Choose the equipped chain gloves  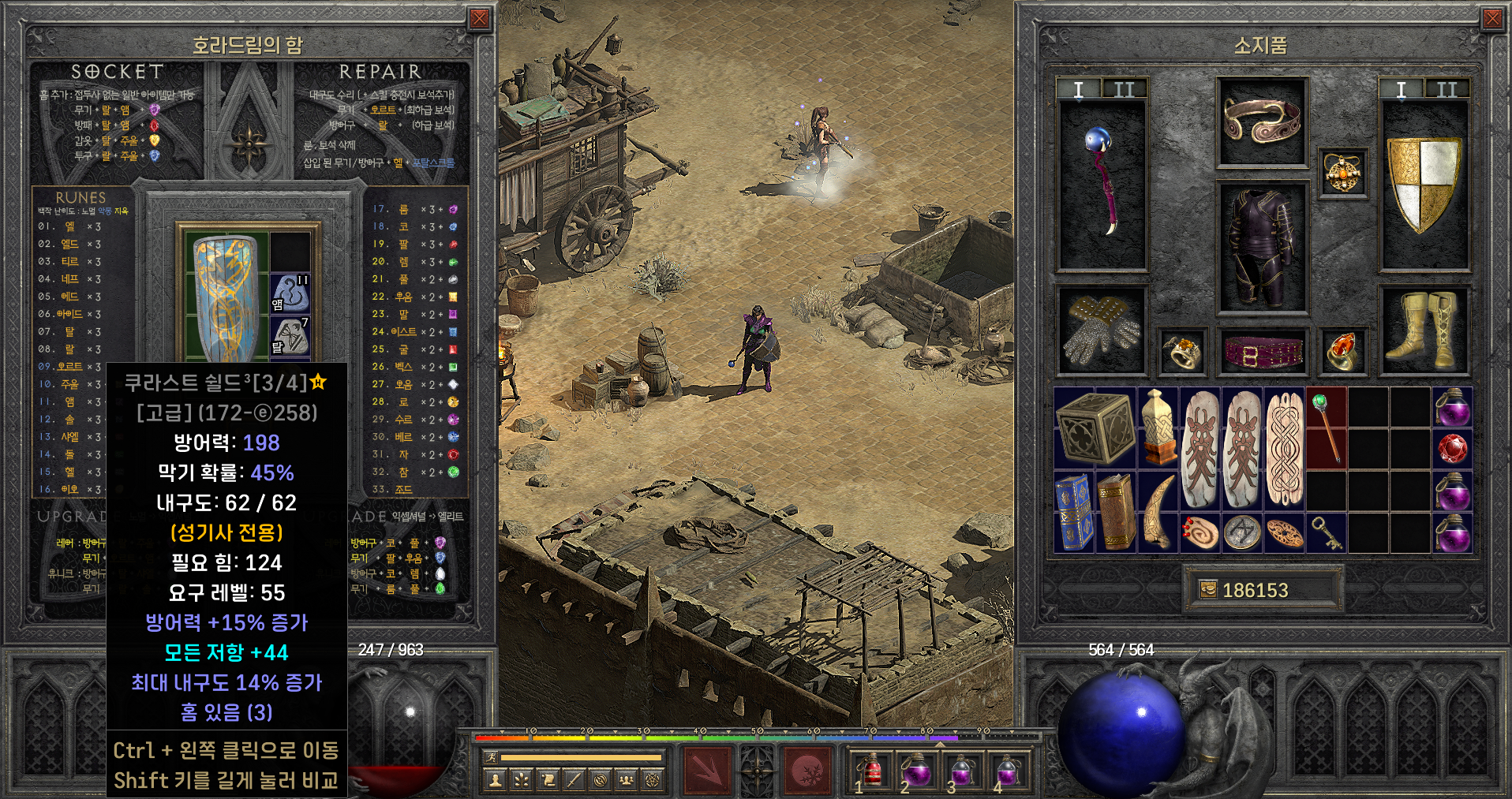[1102, 330]
